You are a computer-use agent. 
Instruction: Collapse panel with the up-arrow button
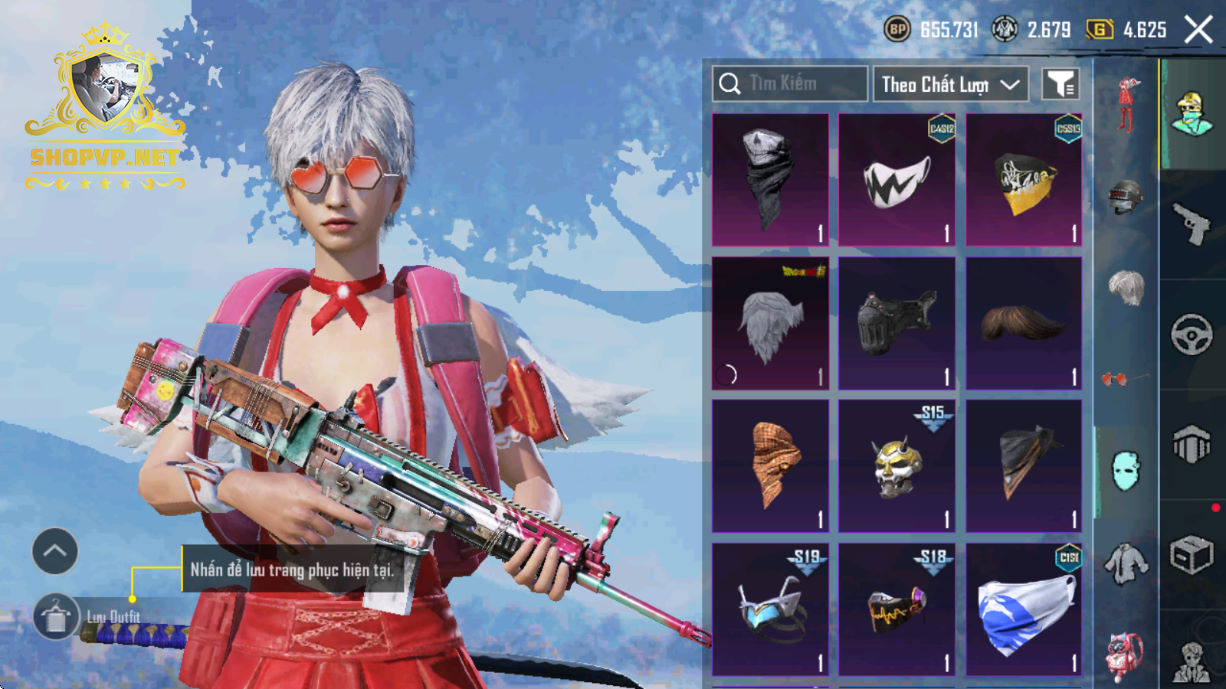(55, 551)
